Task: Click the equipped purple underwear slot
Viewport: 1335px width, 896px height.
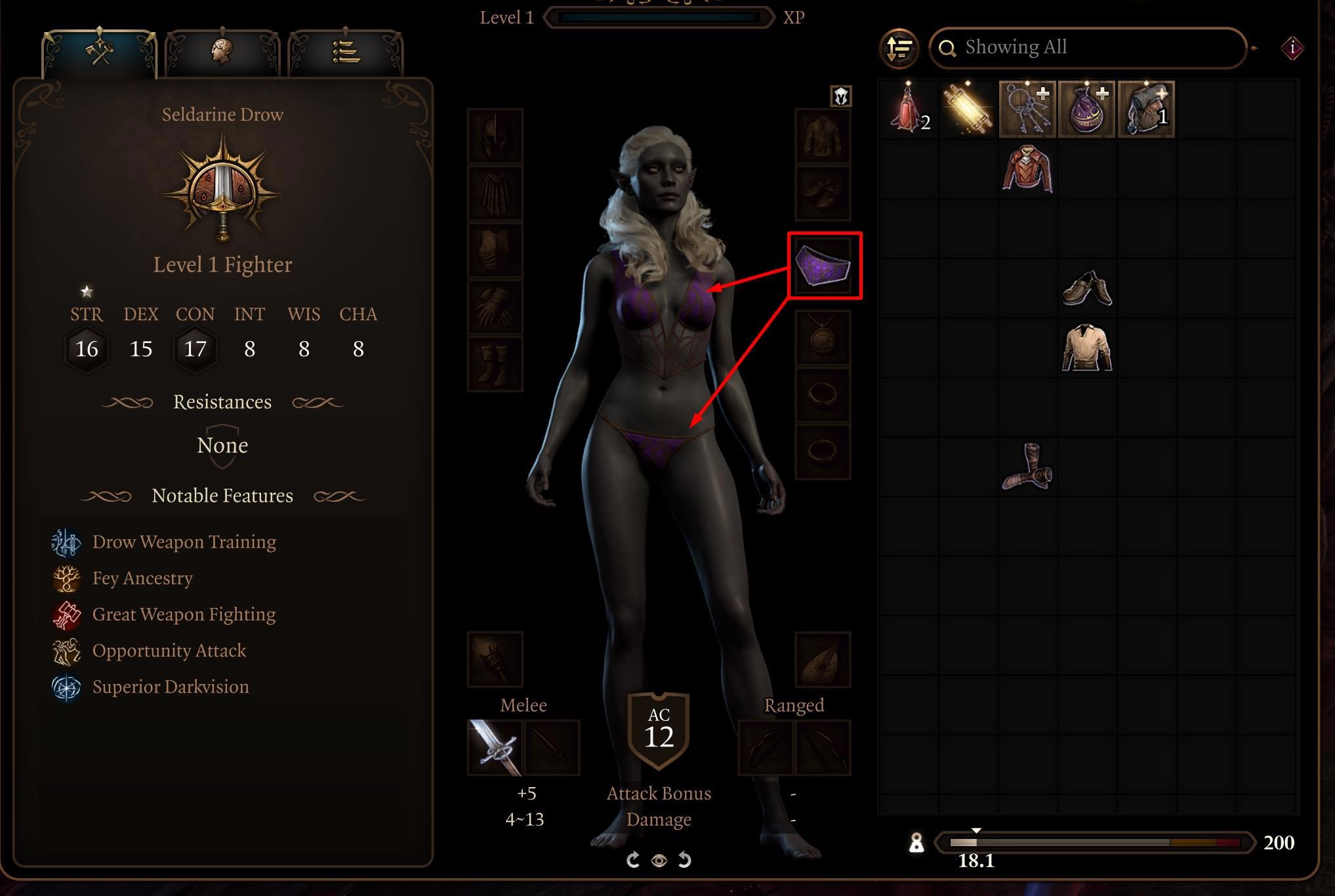Action: point(823,265)
